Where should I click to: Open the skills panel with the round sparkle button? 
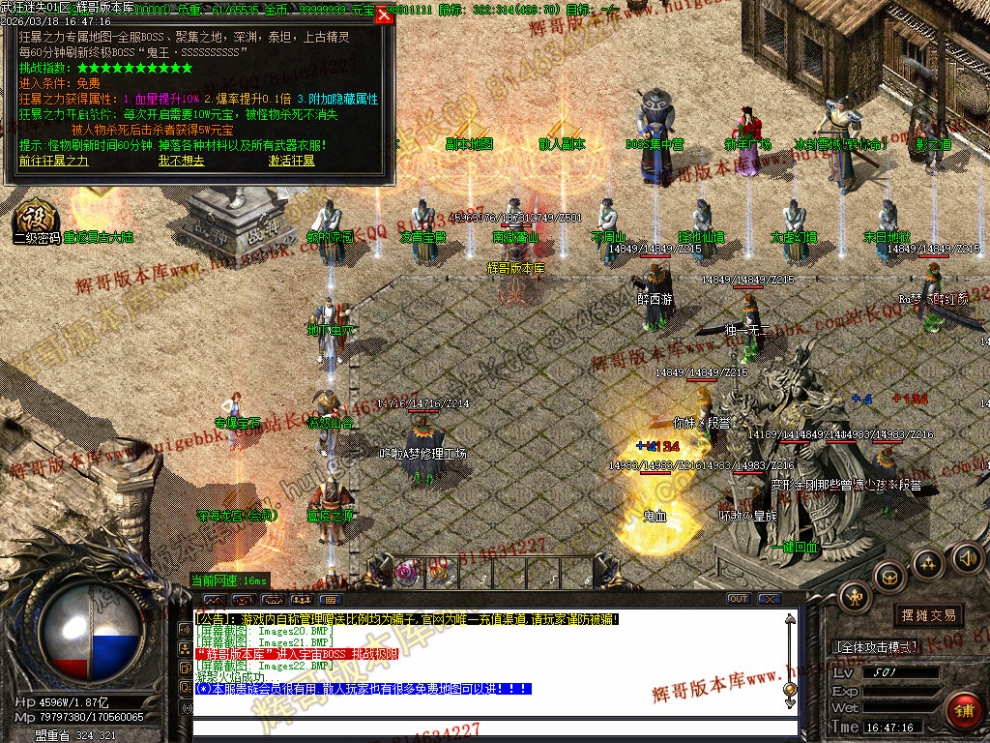click(928, 562)
